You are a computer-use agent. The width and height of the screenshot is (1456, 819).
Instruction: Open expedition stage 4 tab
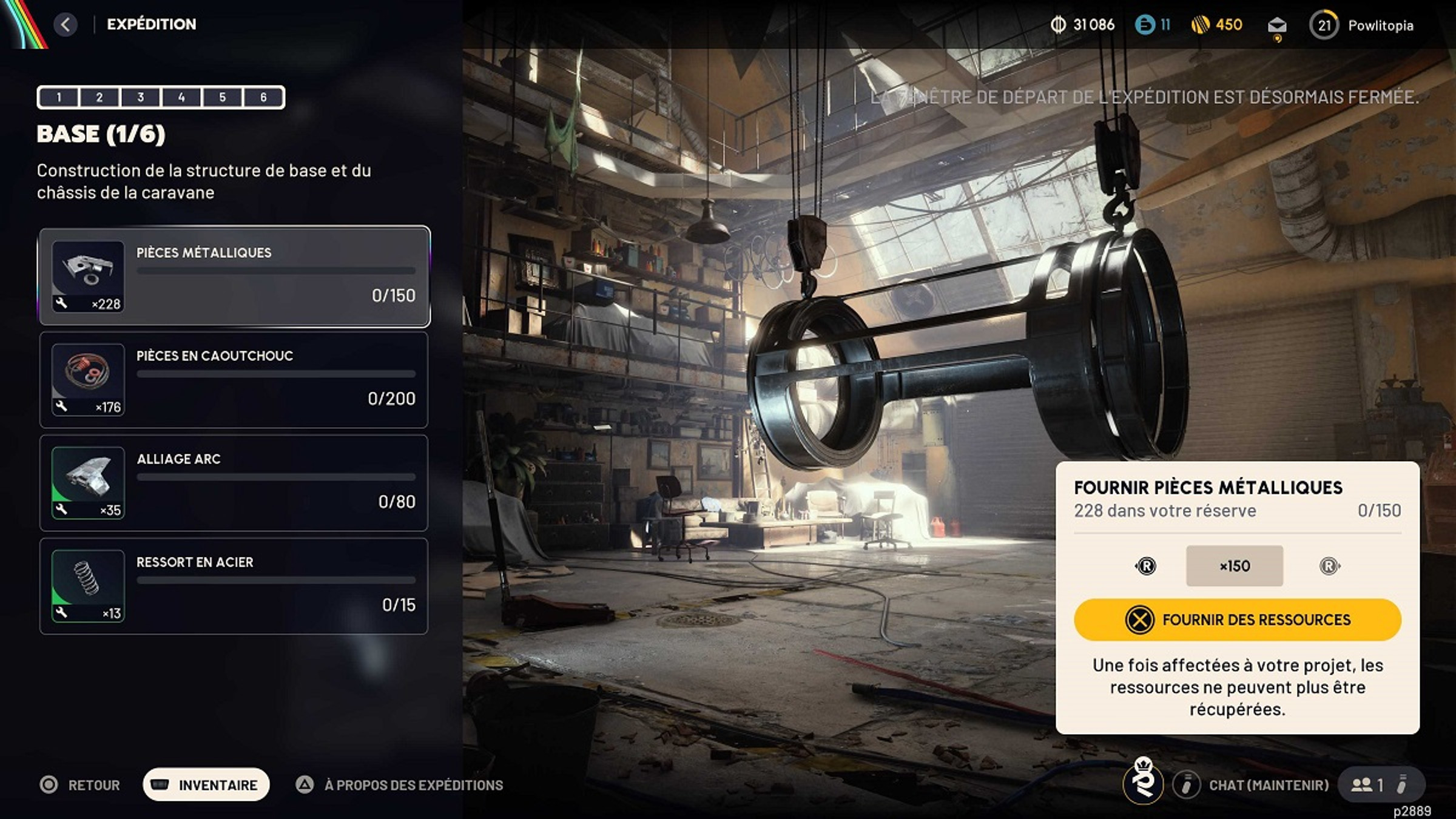tap(181, 97)
